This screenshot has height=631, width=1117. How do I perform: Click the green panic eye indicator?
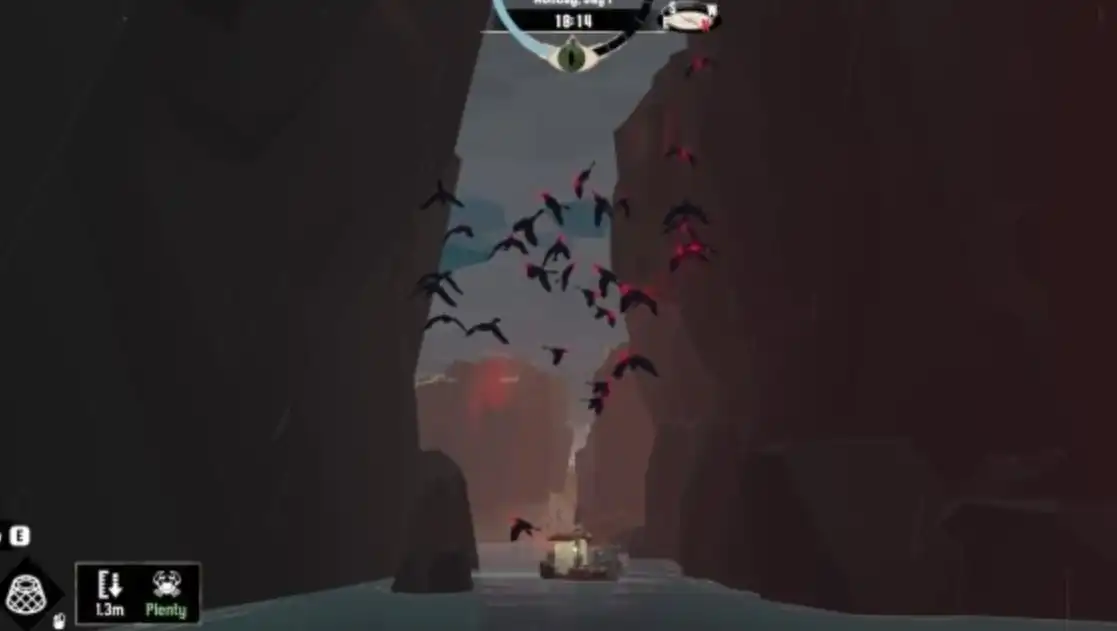click(571, 54)
